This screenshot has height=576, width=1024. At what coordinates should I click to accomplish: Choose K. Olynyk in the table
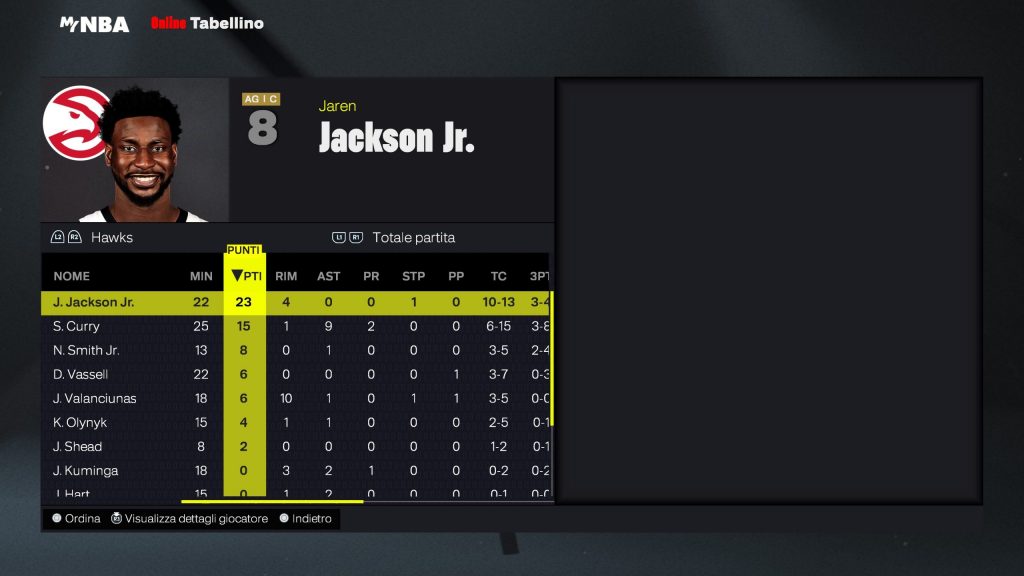pos(79,422)
